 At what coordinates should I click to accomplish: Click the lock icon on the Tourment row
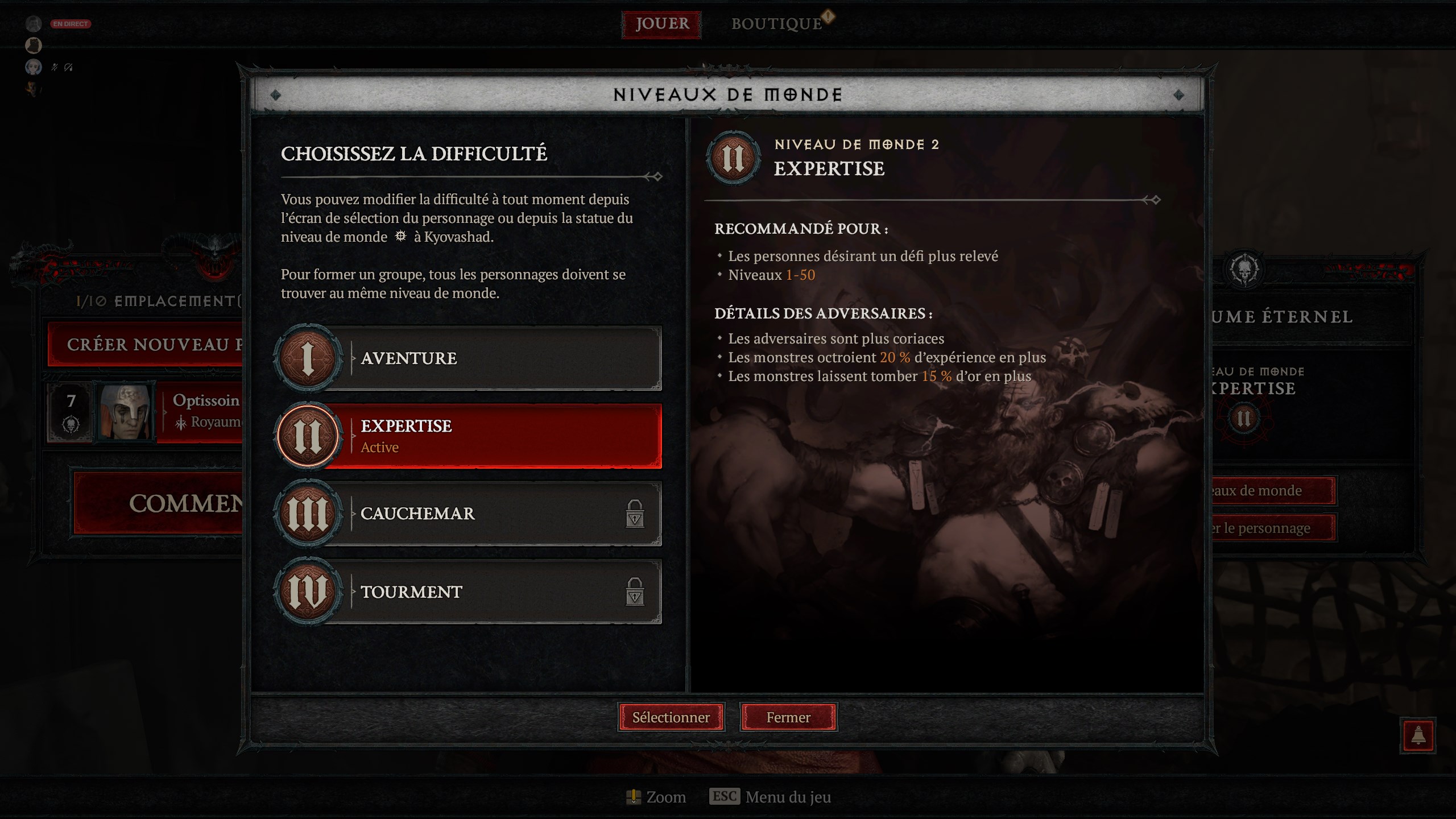(x=636, y=592)
